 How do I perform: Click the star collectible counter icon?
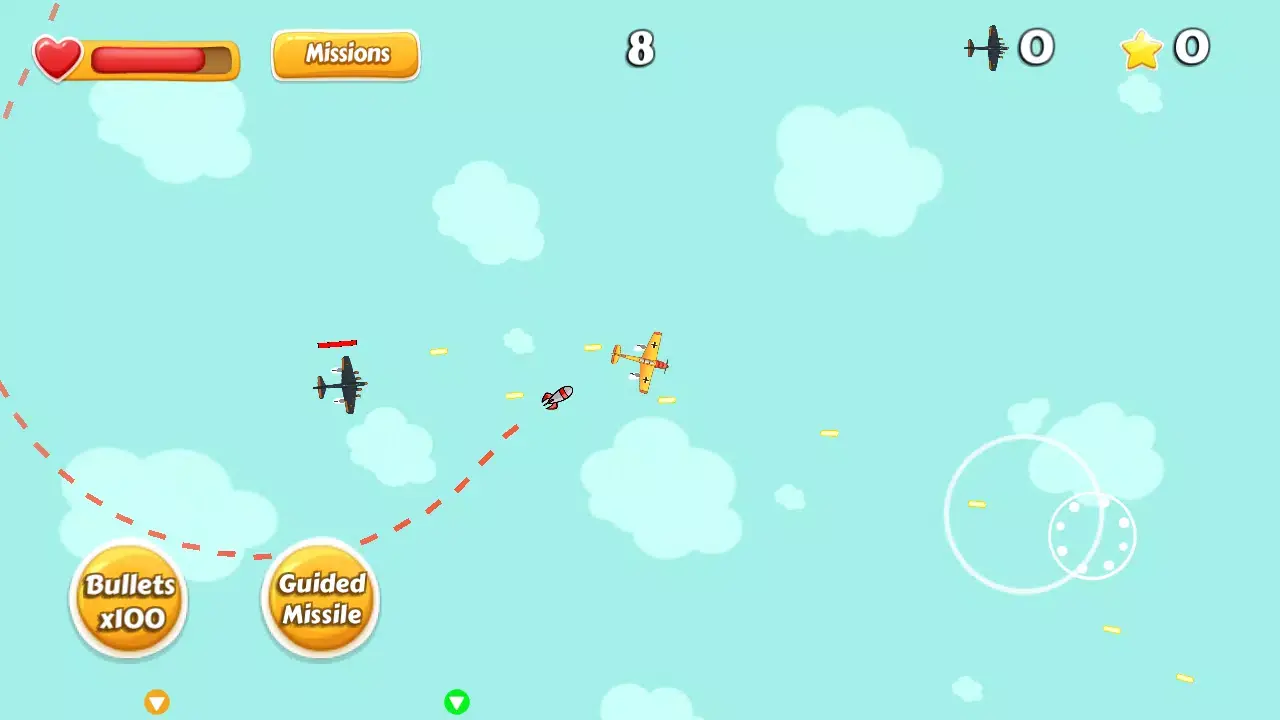1140,48
